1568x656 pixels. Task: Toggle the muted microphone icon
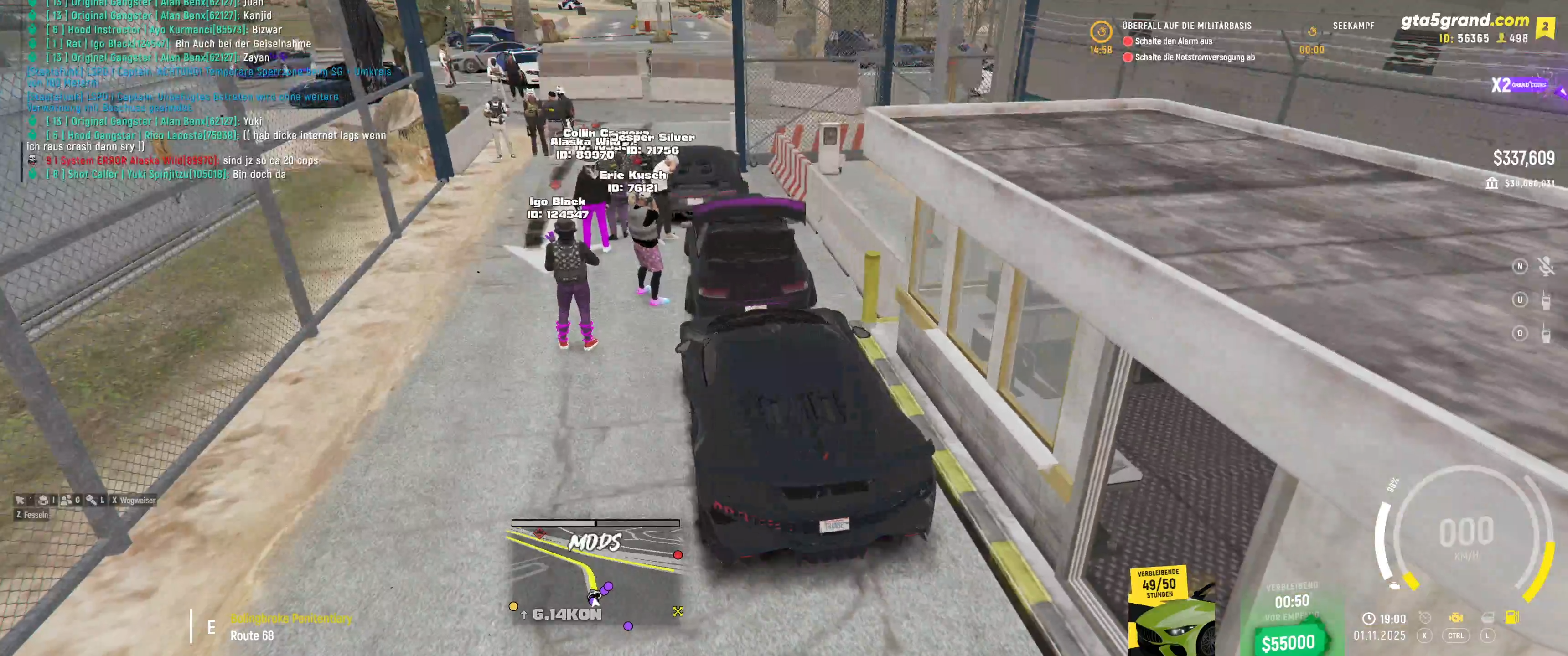[x=1546, y=267]
